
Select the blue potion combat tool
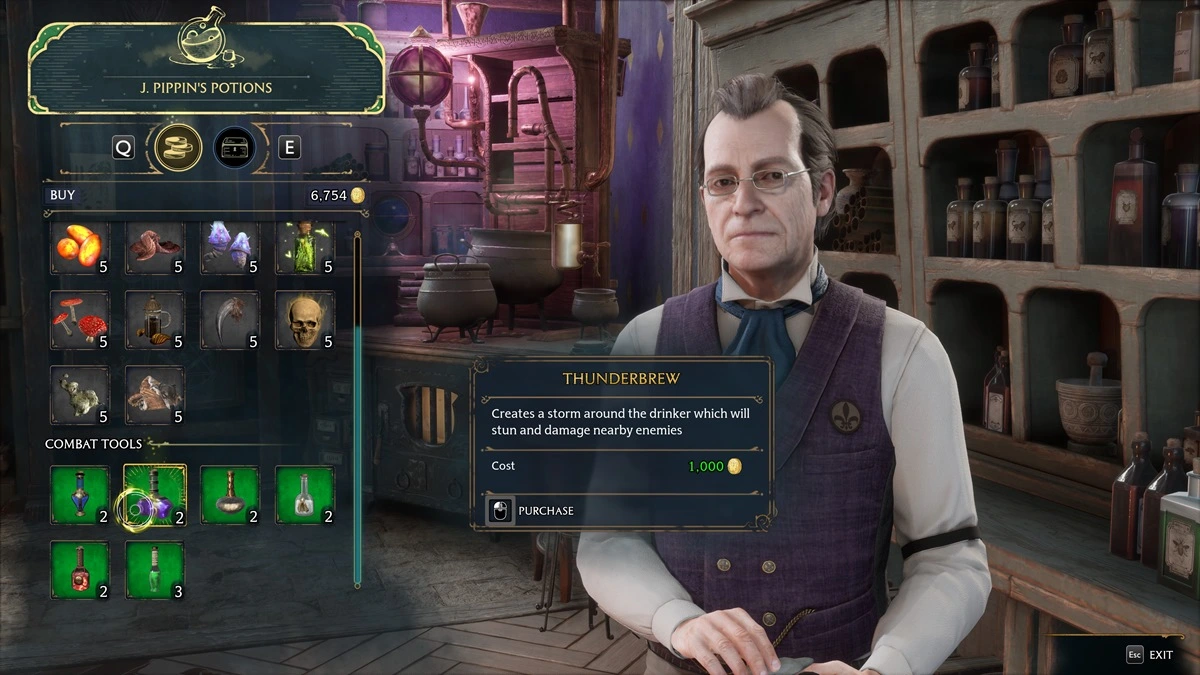click(80, 495)
